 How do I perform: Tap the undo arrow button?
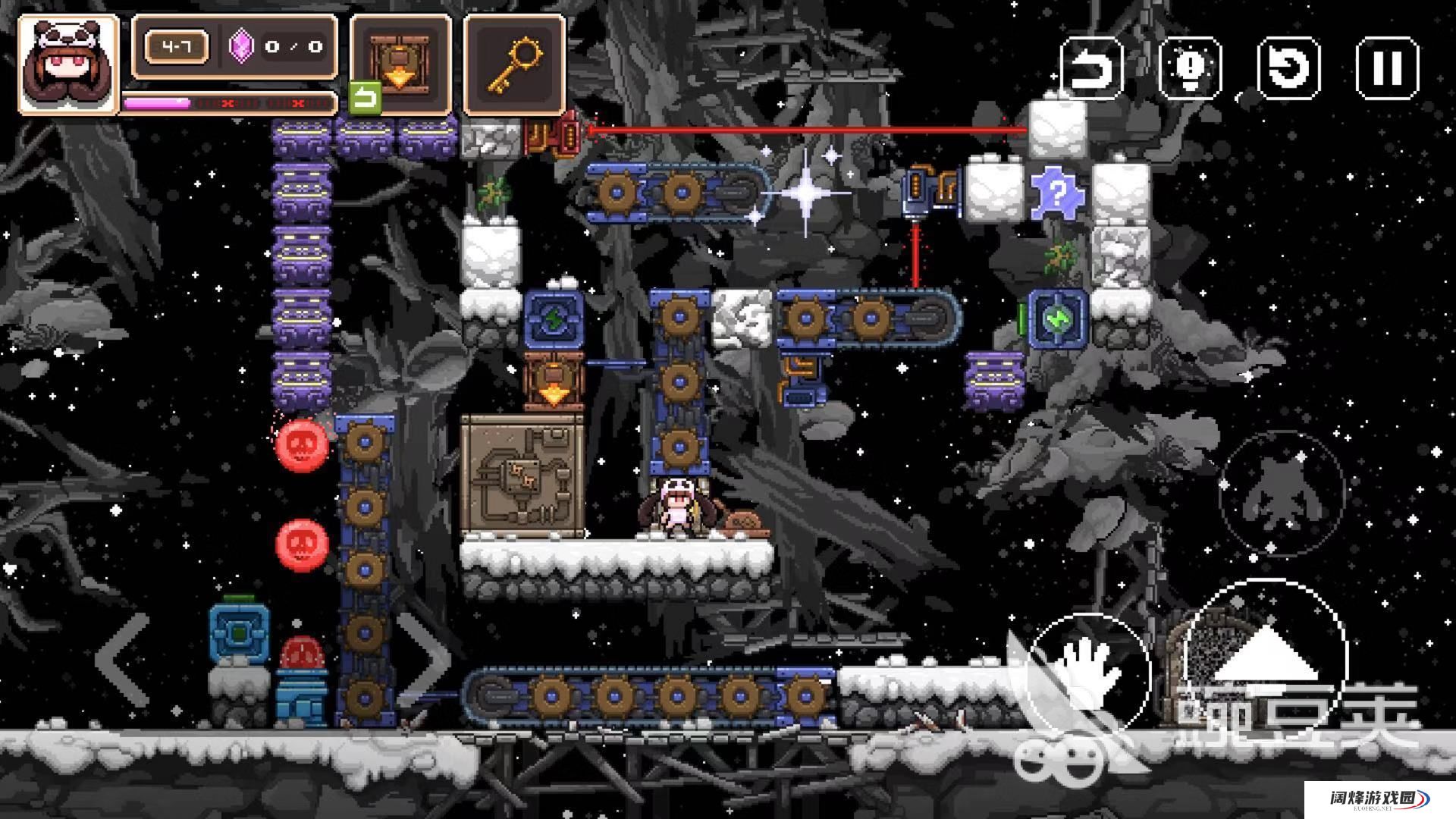pyautogui.click(x=1090, y=68)
